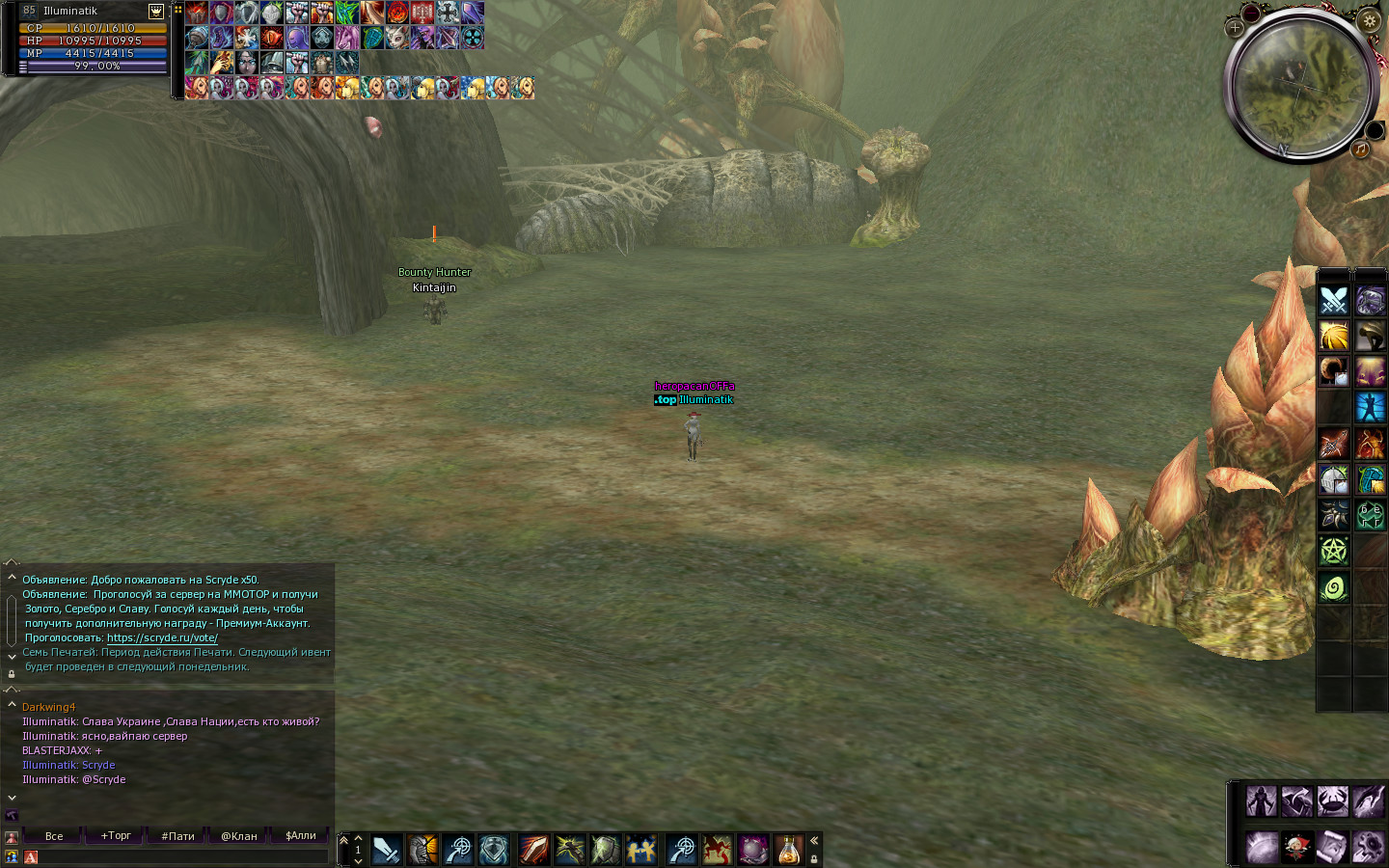This screenshot has height=868, width=1389.
Task: Activate the green spiral skill on side bar
Action: click(1334, 587)
